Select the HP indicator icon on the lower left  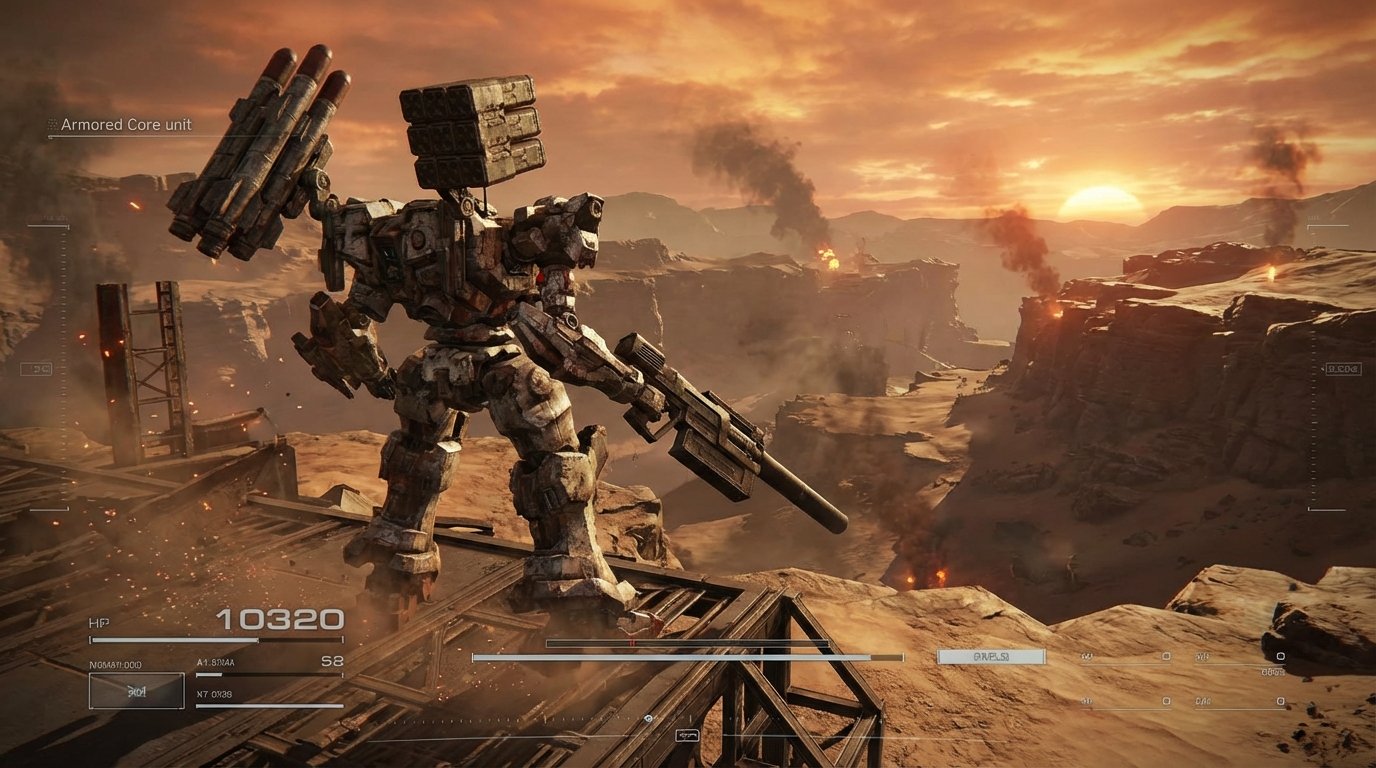[x=99, y=621]
